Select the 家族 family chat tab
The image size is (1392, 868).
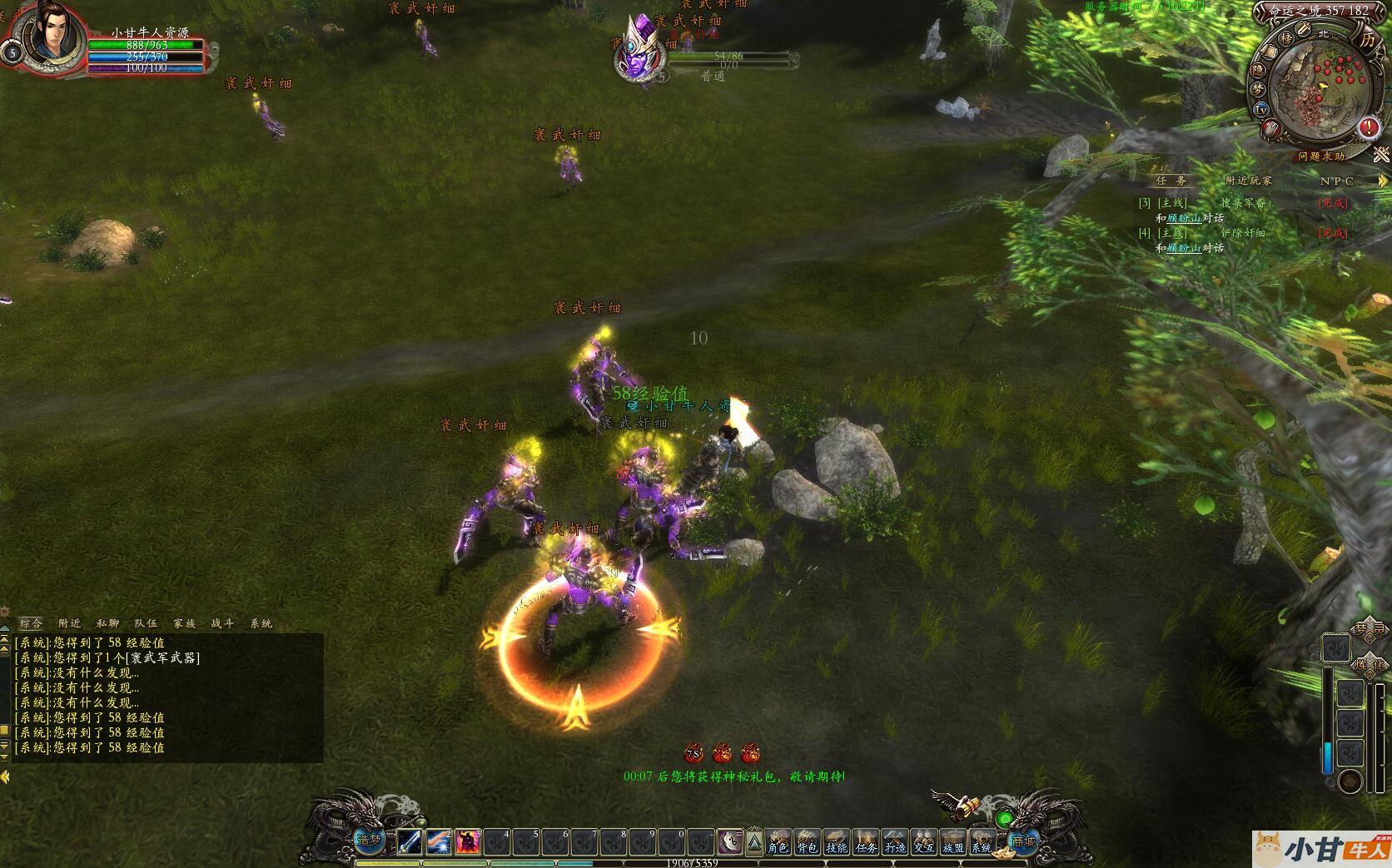185,623
